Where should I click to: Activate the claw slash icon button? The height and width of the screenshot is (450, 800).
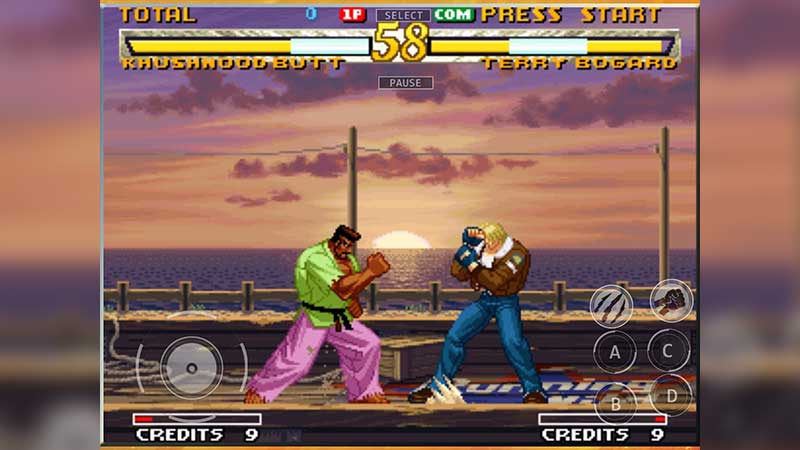[610, 306]
